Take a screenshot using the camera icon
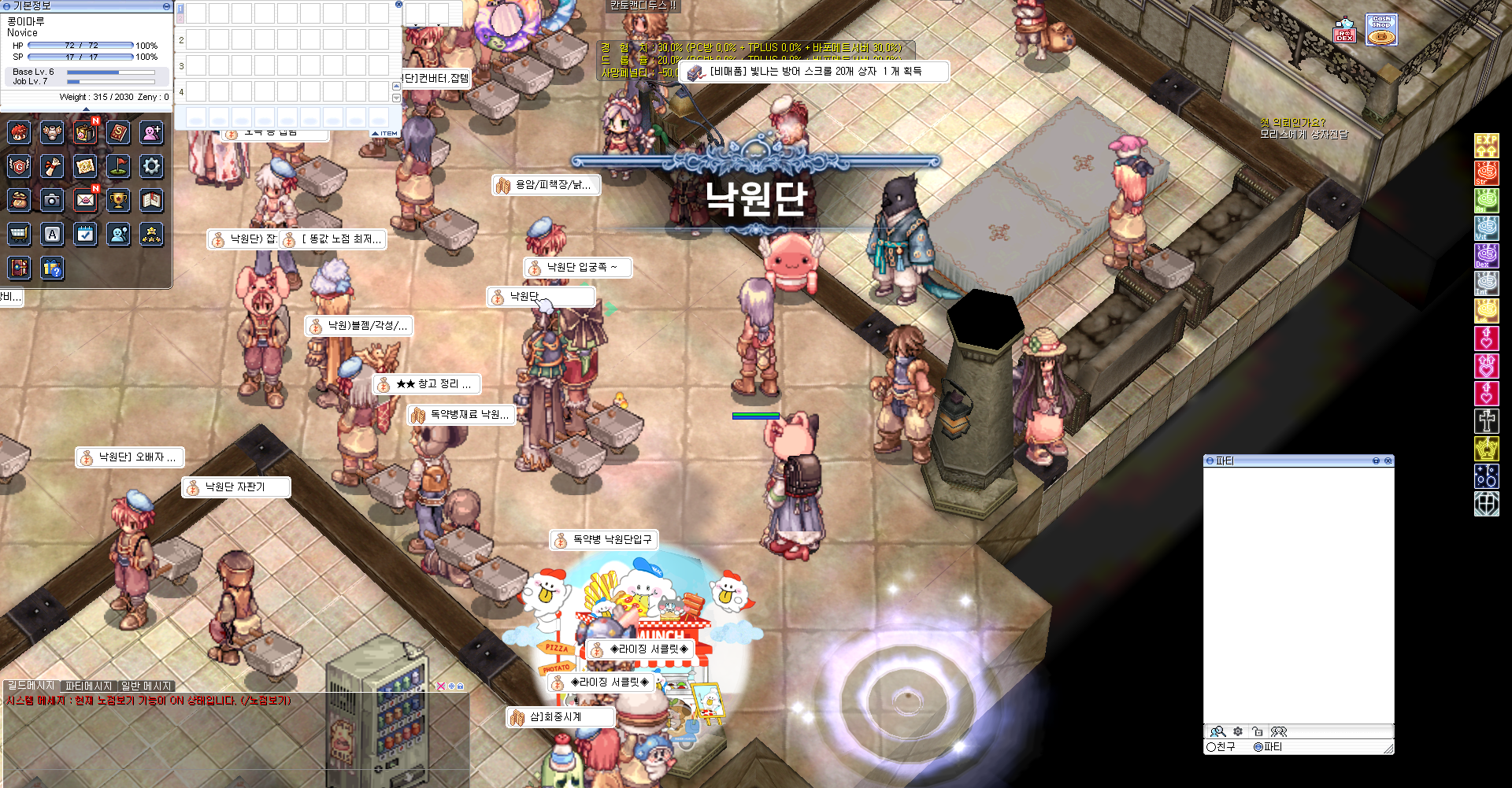The width and height of the screenshot is (1512, 788). [x=52, y=200]
